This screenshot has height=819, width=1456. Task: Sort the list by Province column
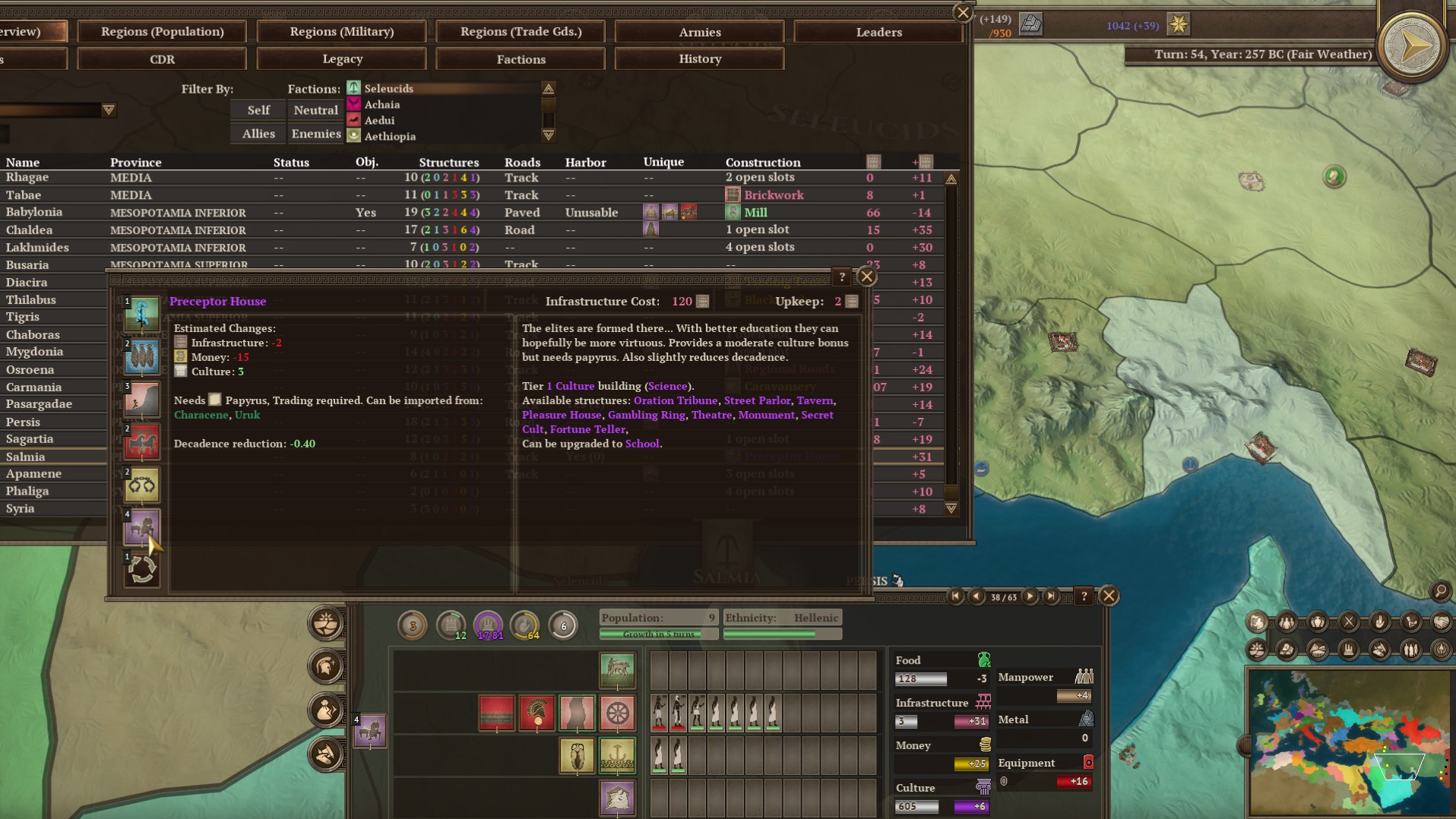pyautogui.click(x=135, y=163)
